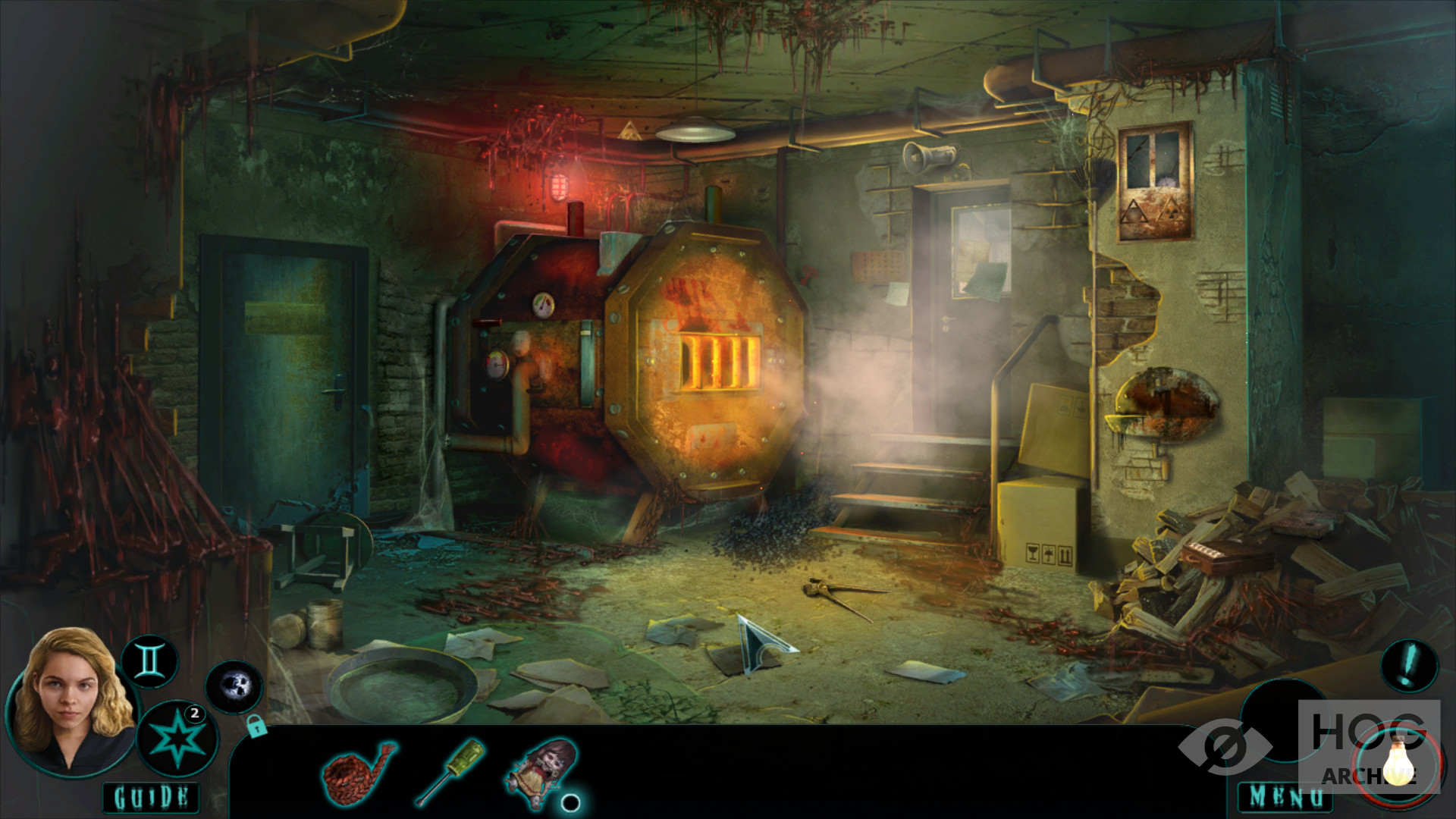Open the Menu
Image resolution: width=1456 pixels, height=819 pixels.
pyautogui.click(x=1286, y=797)
